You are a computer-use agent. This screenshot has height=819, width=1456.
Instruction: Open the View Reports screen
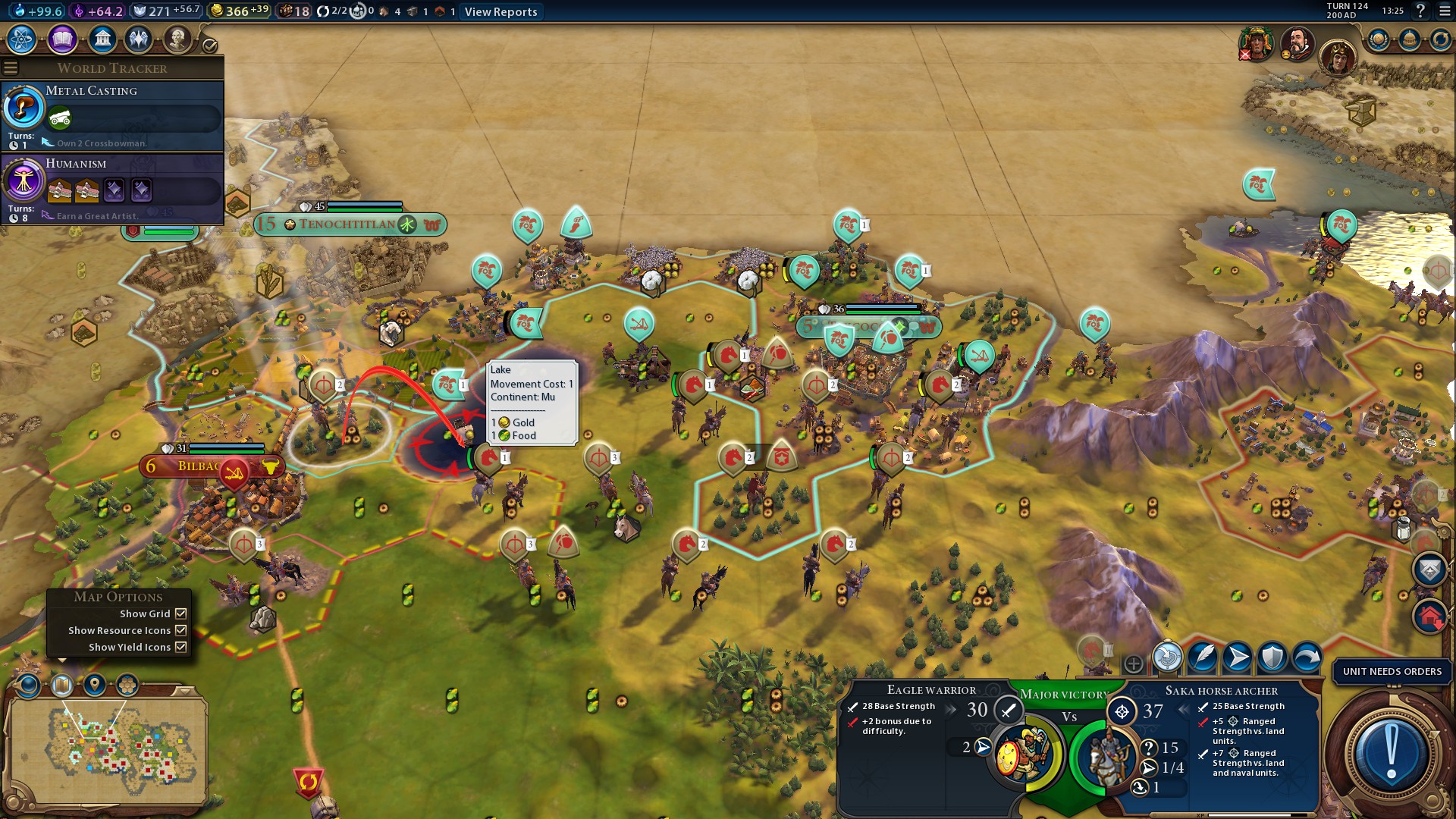tap(500, 11)
